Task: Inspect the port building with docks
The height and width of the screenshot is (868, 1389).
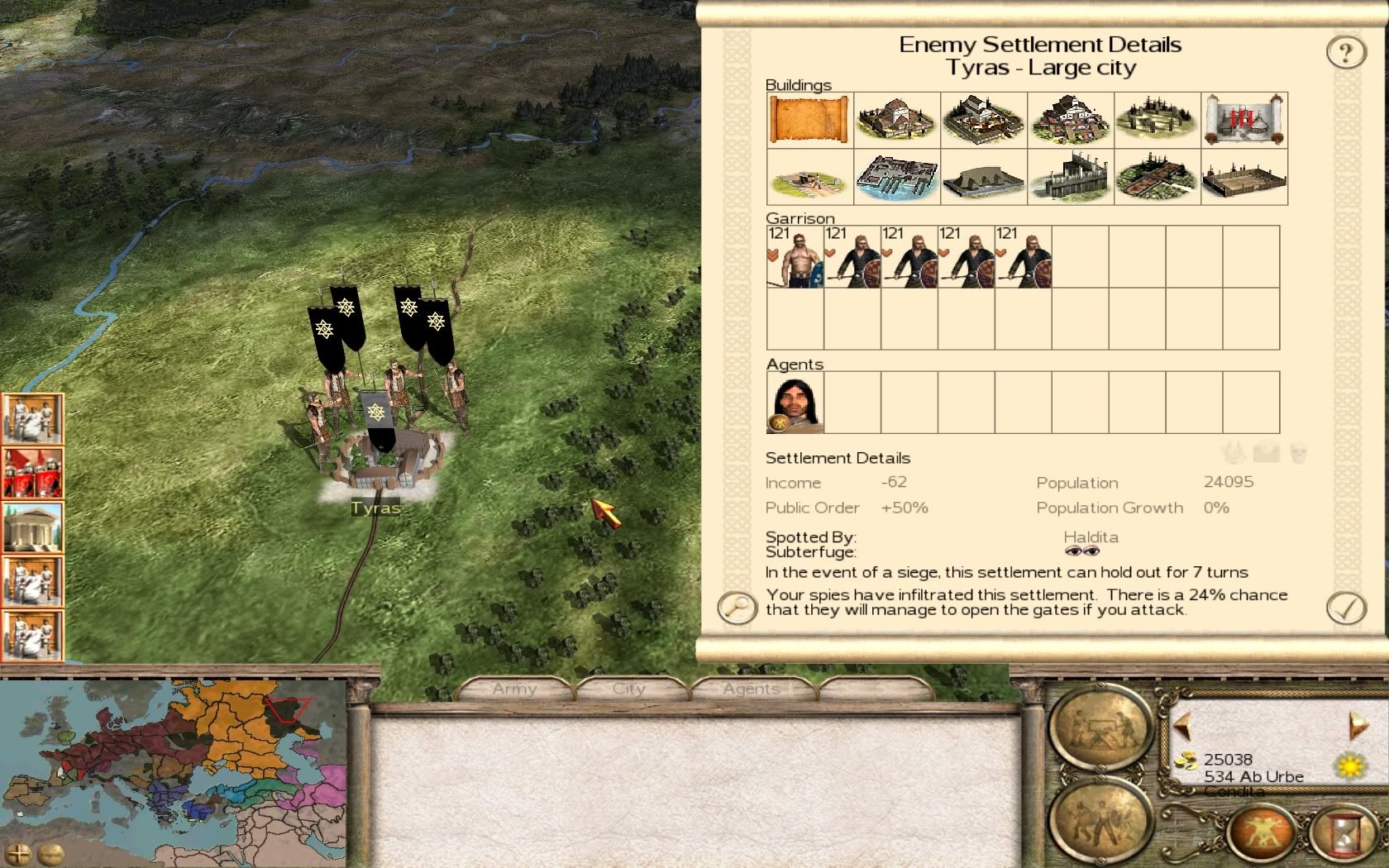Action: 896,177
